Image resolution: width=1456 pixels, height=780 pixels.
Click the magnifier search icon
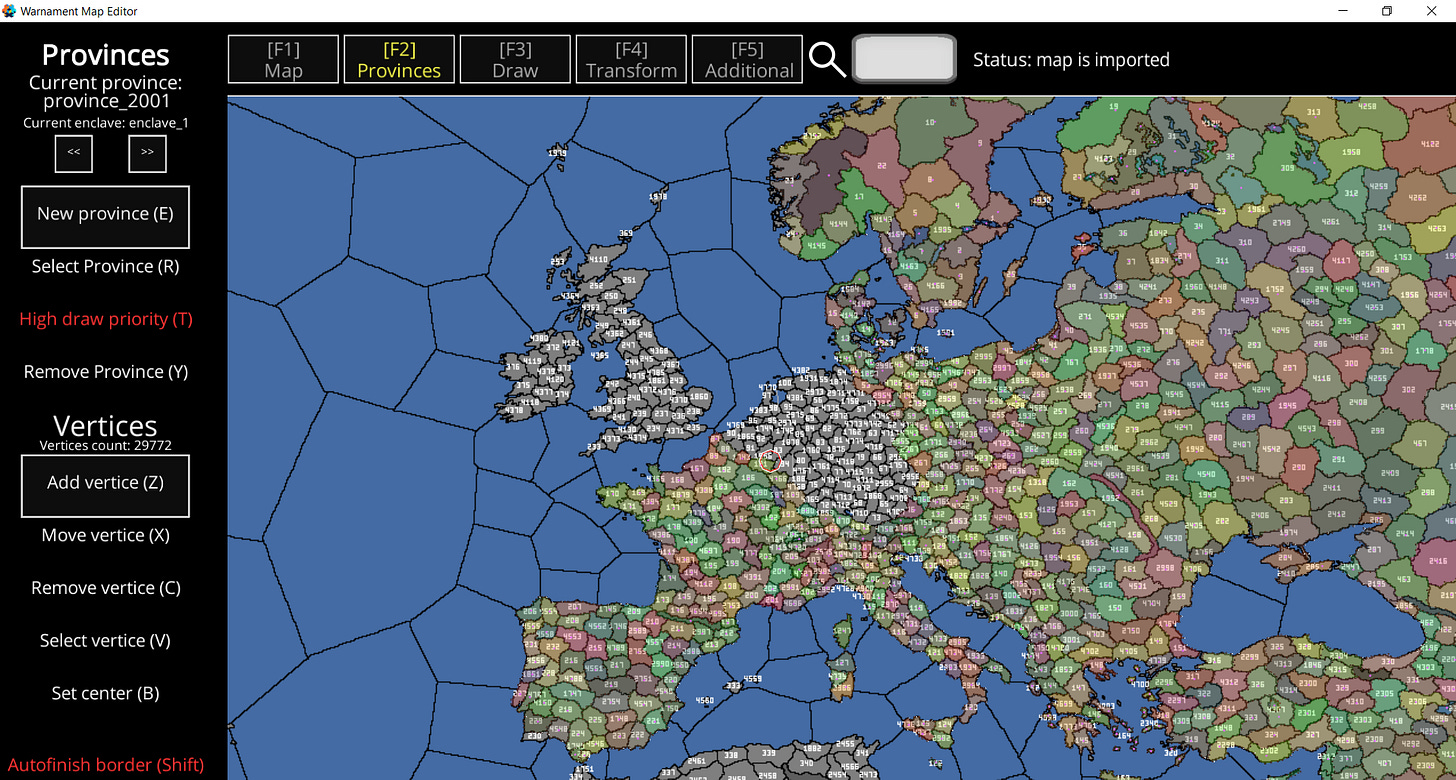826,59
